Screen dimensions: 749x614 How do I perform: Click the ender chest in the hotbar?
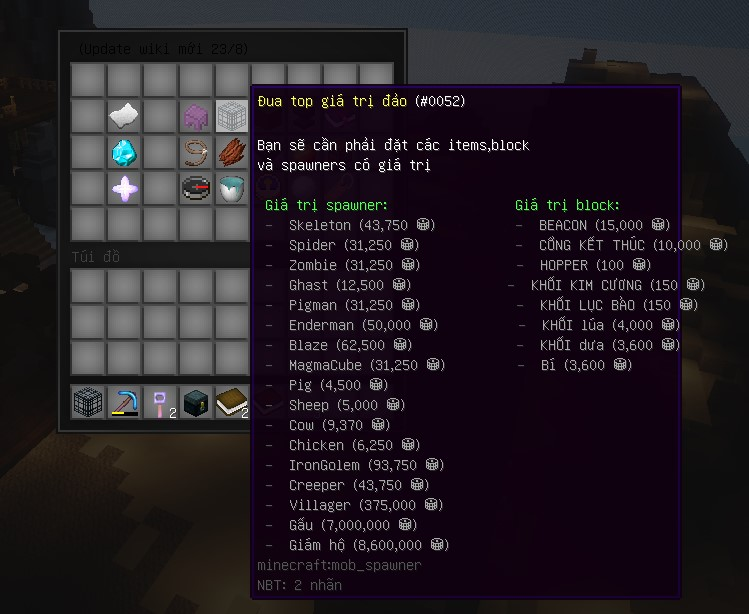pyautogui.click(x=196, y=402)
